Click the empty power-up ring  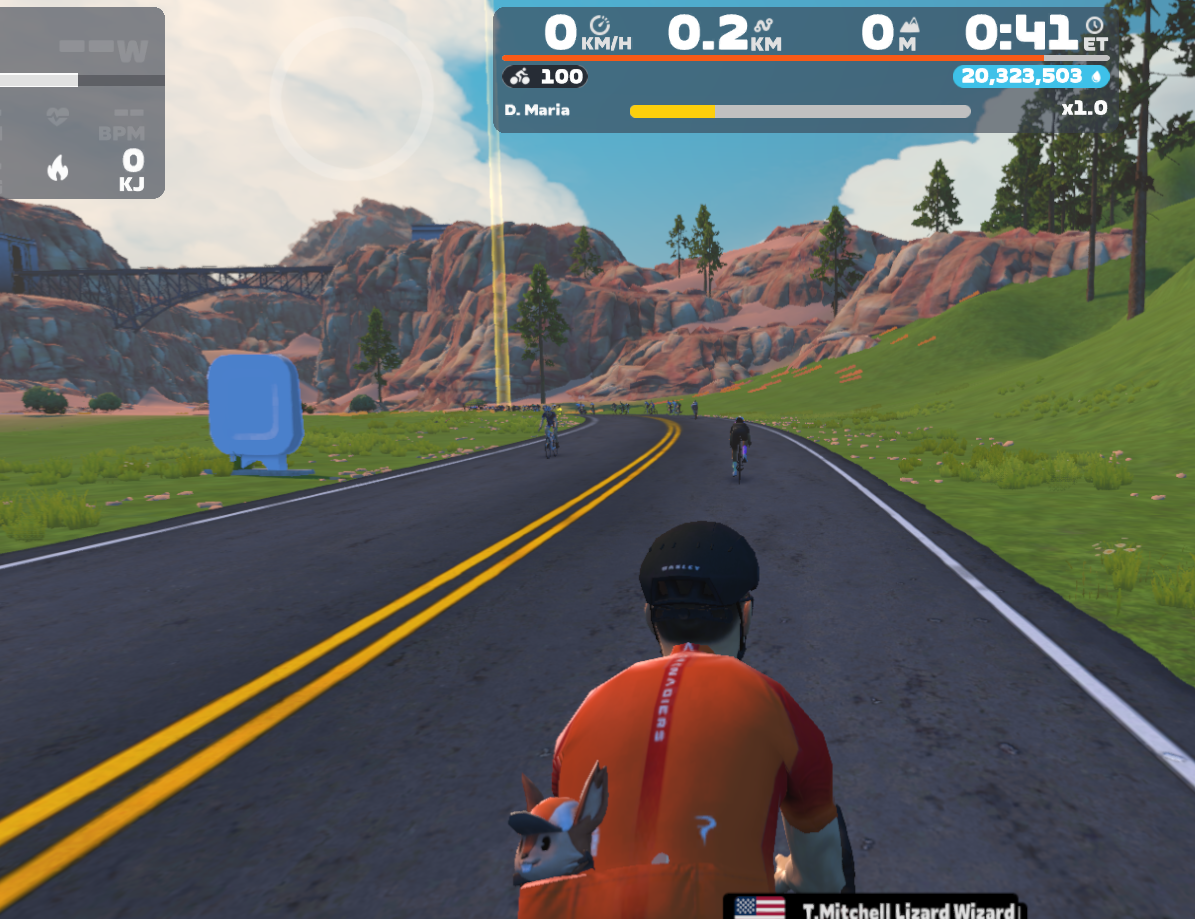352,98
